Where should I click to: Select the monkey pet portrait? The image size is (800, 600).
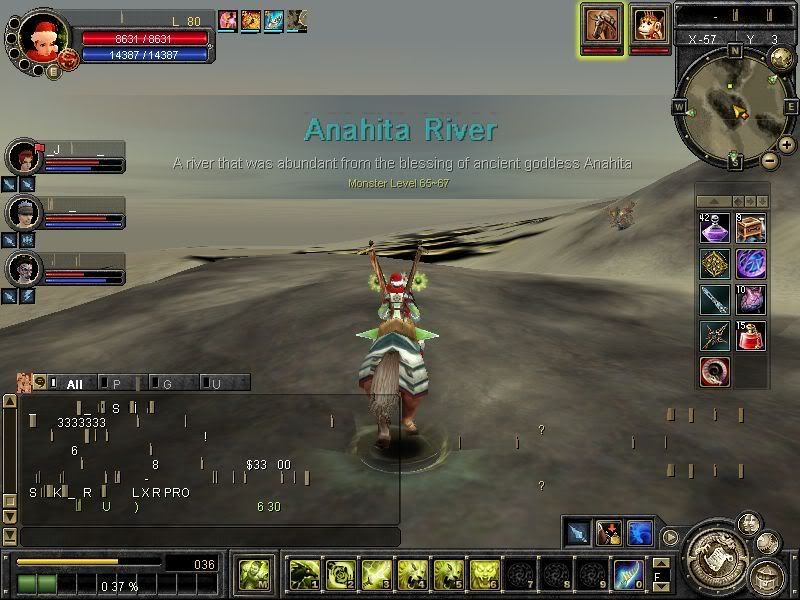651,24
